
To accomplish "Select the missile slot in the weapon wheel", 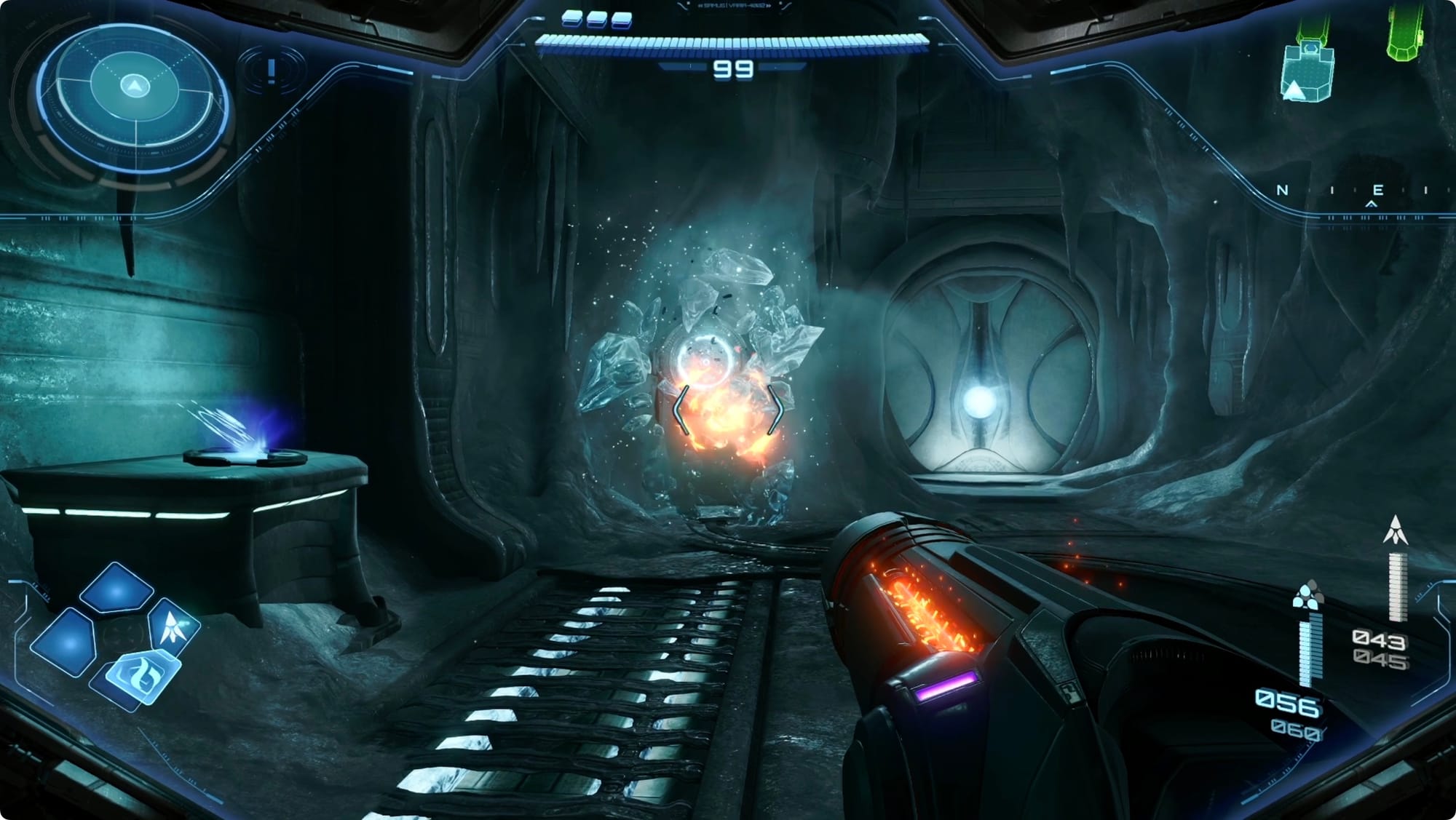I will [173, 627].
